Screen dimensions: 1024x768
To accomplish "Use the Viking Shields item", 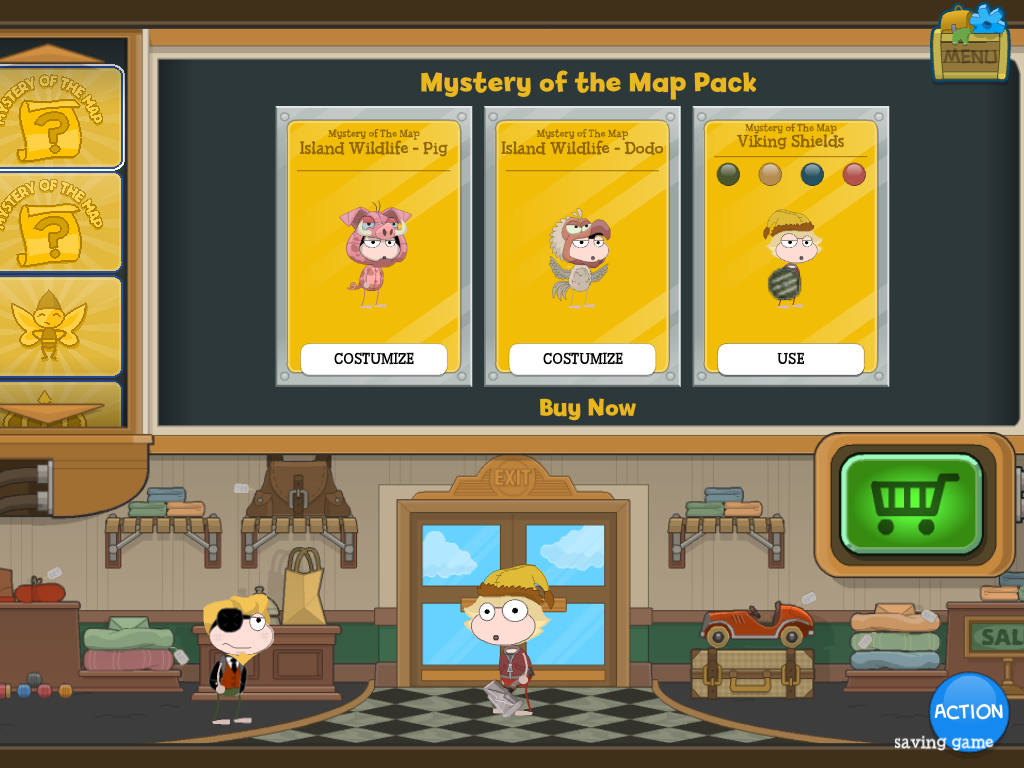I will (x=790, y=359).
